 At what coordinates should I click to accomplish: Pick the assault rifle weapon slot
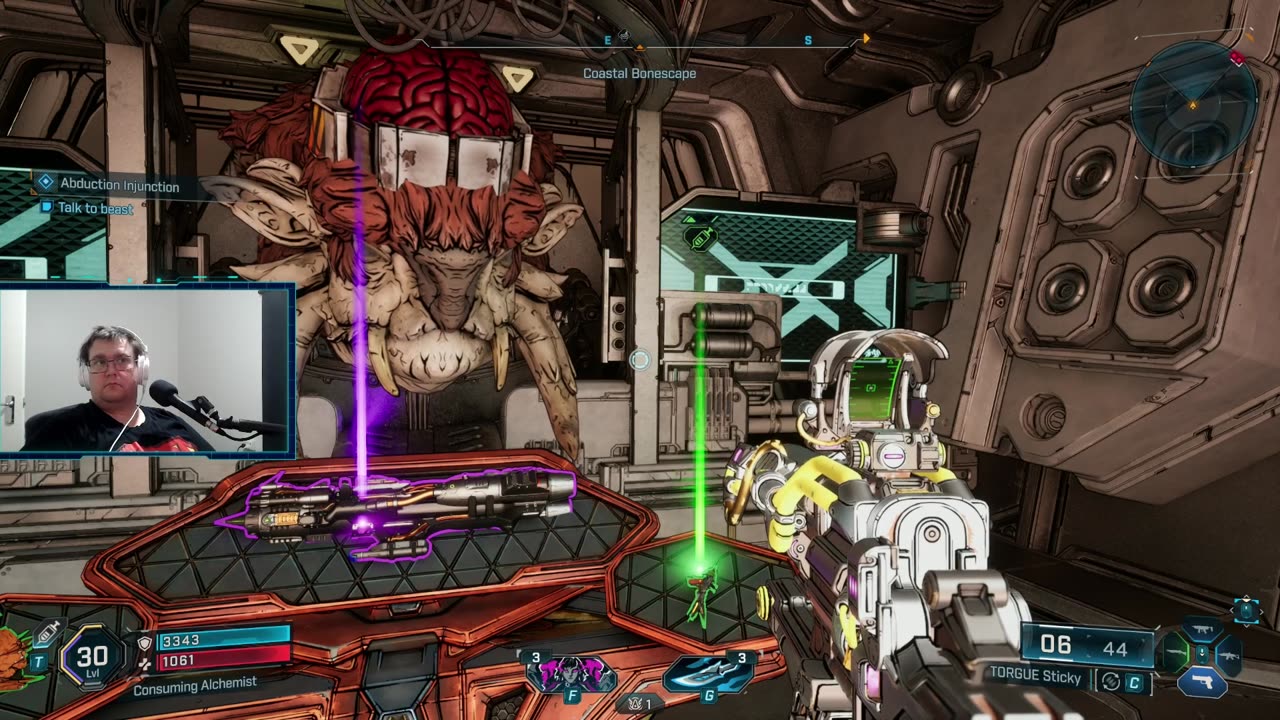pos(1229,655)
